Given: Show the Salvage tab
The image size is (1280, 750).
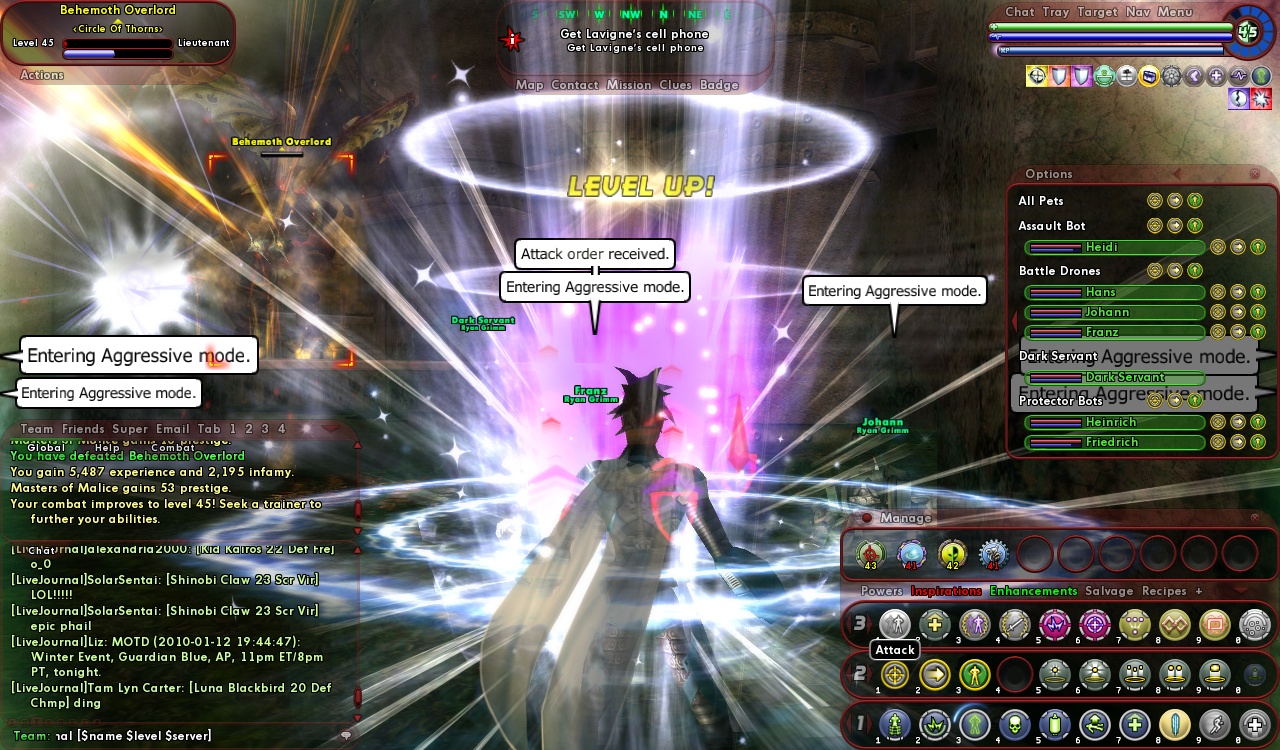Looking at the screenshot, I should click(1109, 591).
